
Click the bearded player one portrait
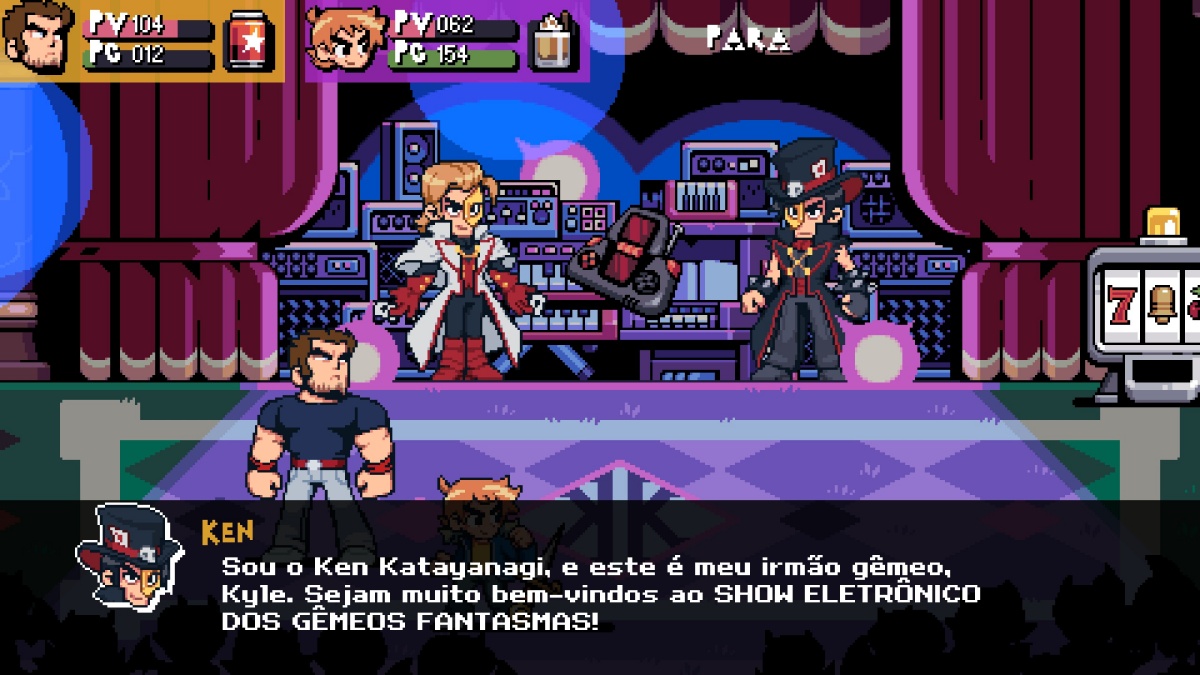[x=39, y=38]
